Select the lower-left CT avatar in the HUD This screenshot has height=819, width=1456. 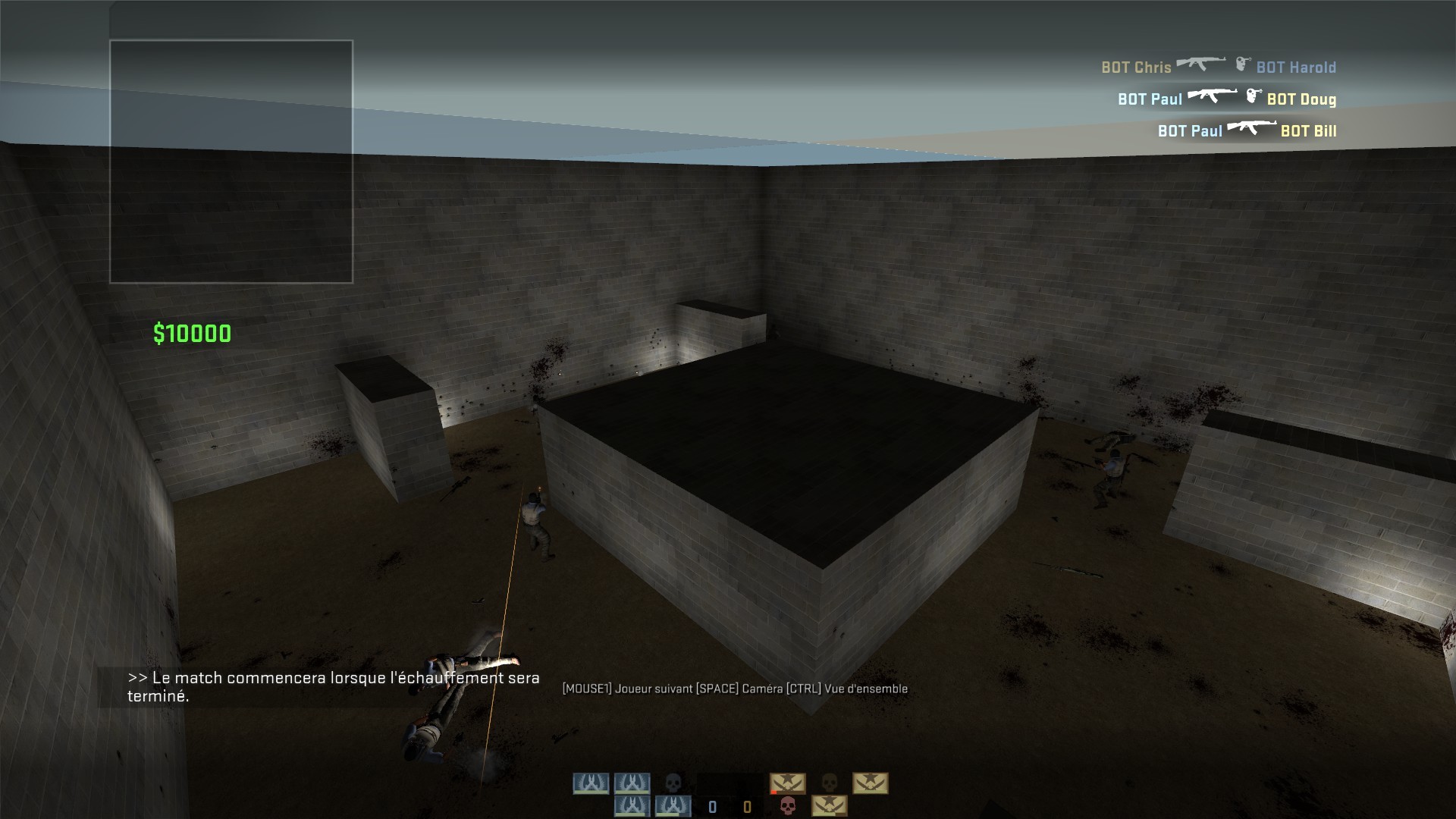[x=631, y=806]
